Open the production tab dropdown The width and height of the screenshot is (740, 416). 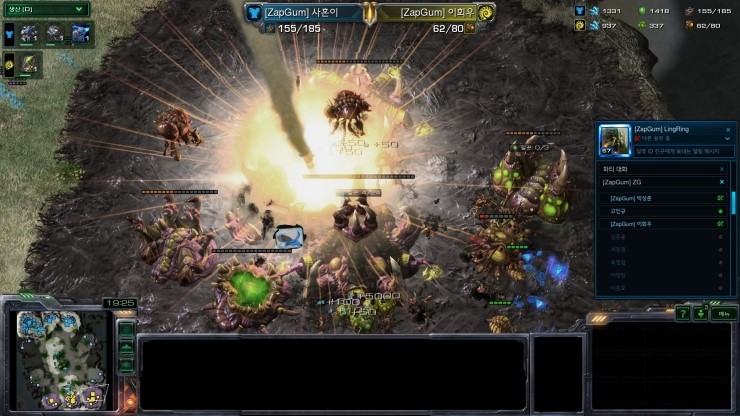[x=44, y=9]
